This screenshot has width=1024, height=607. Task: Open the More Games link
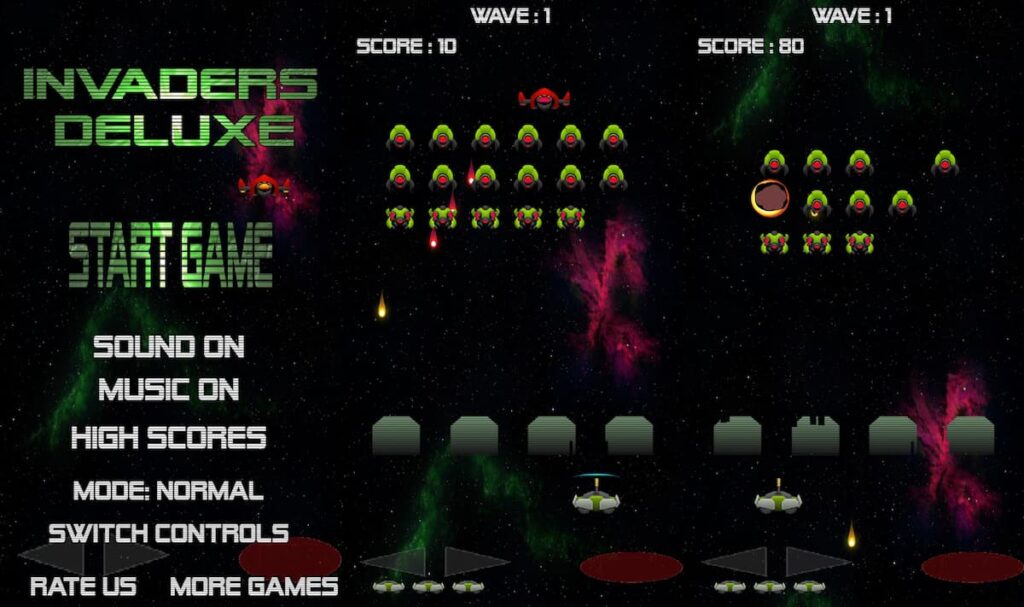pyautogui.click(x=254, y=586)
